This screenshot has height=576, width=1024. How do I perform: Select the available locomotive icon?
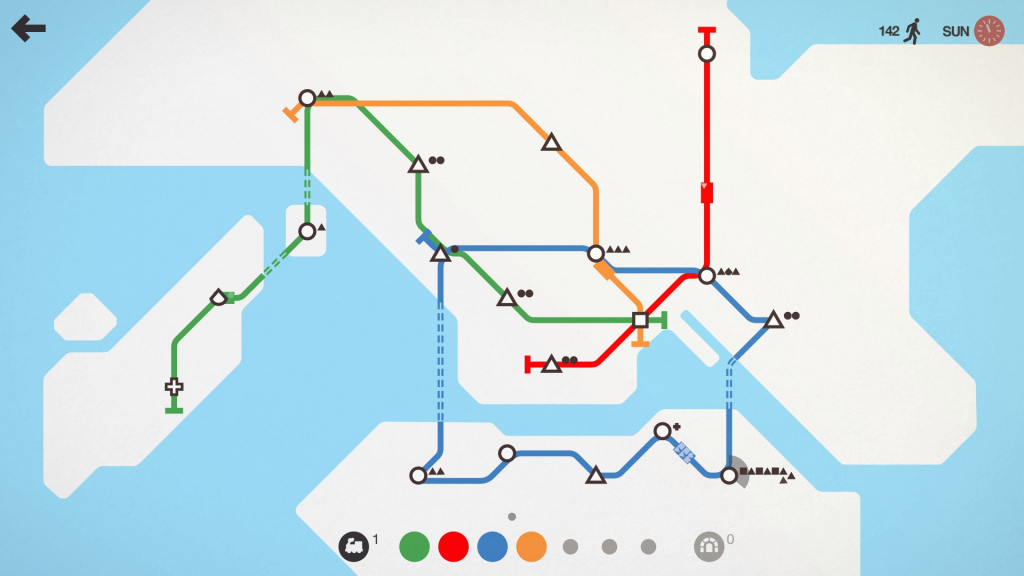click(353, 545)
